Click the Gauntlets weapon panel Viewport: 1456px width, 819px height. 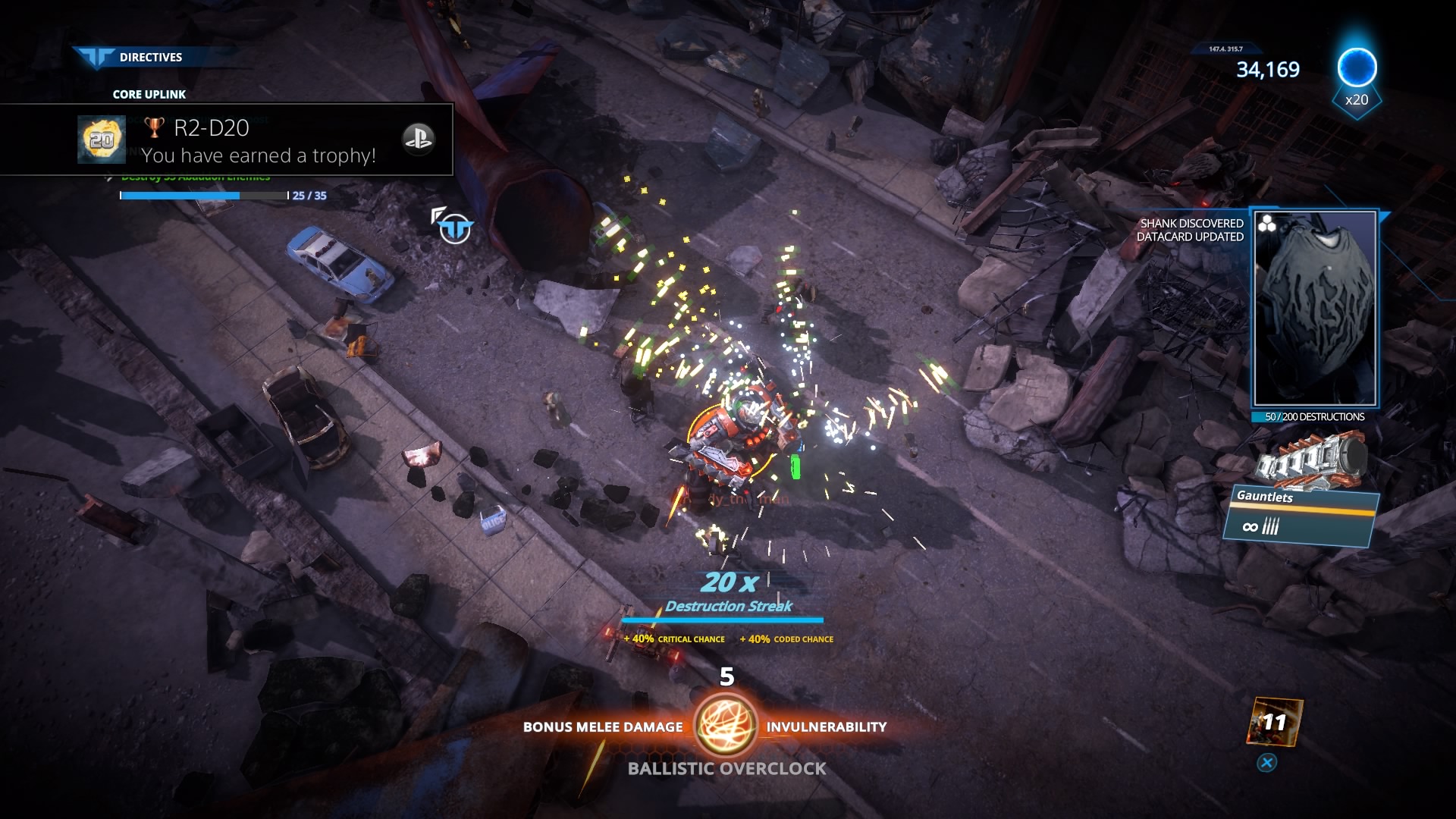point(1301,514)
